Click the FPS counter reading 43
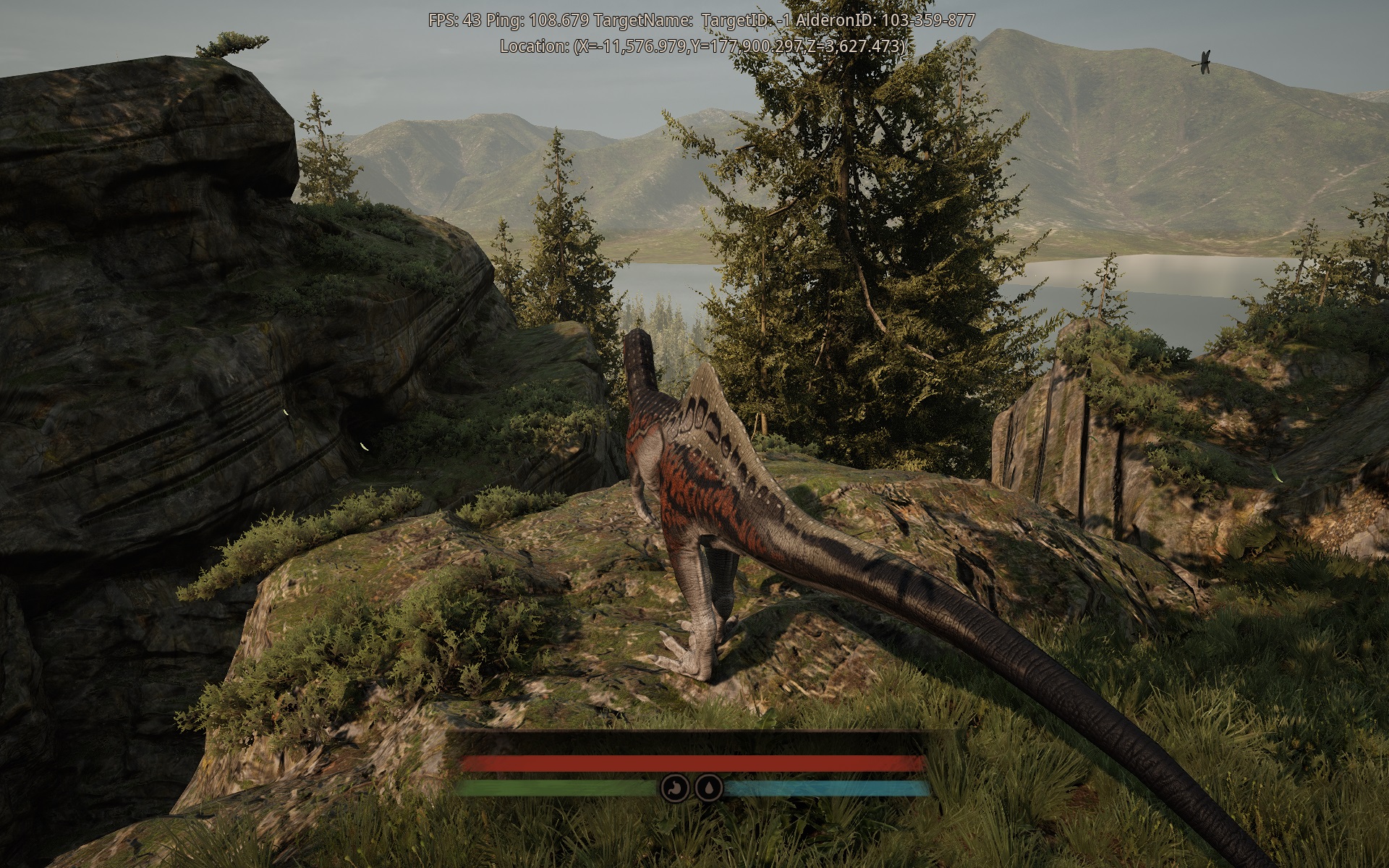This screenshot has height=868, width=1389. click(456, 16)
